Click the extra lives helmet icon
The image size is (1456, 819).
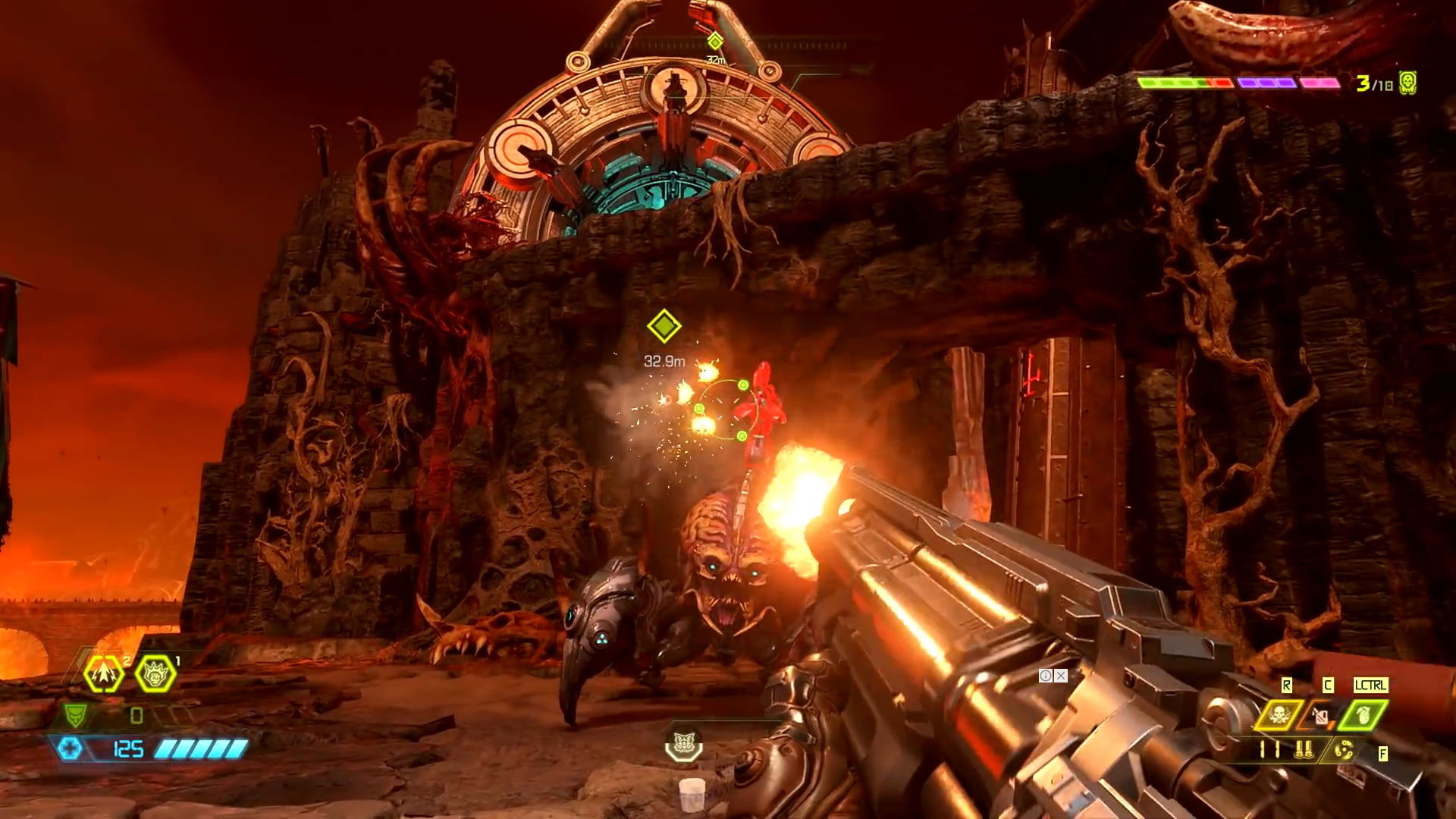click(1407, 82)
